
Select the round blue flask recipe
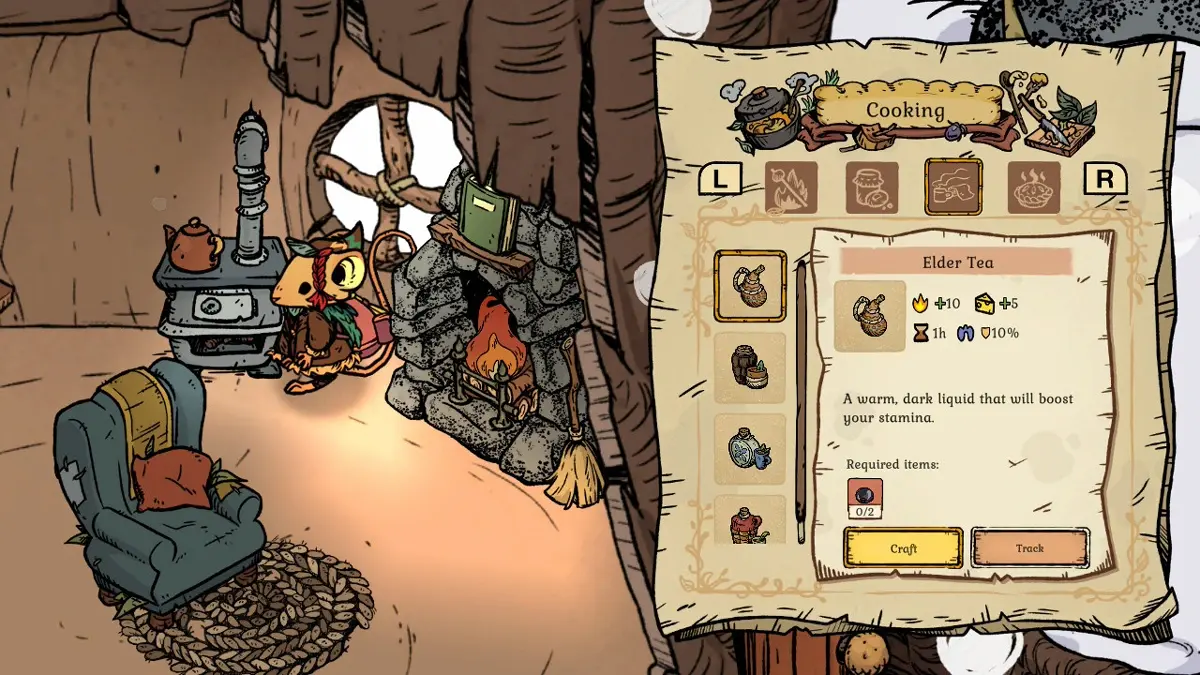pos(750,449)
